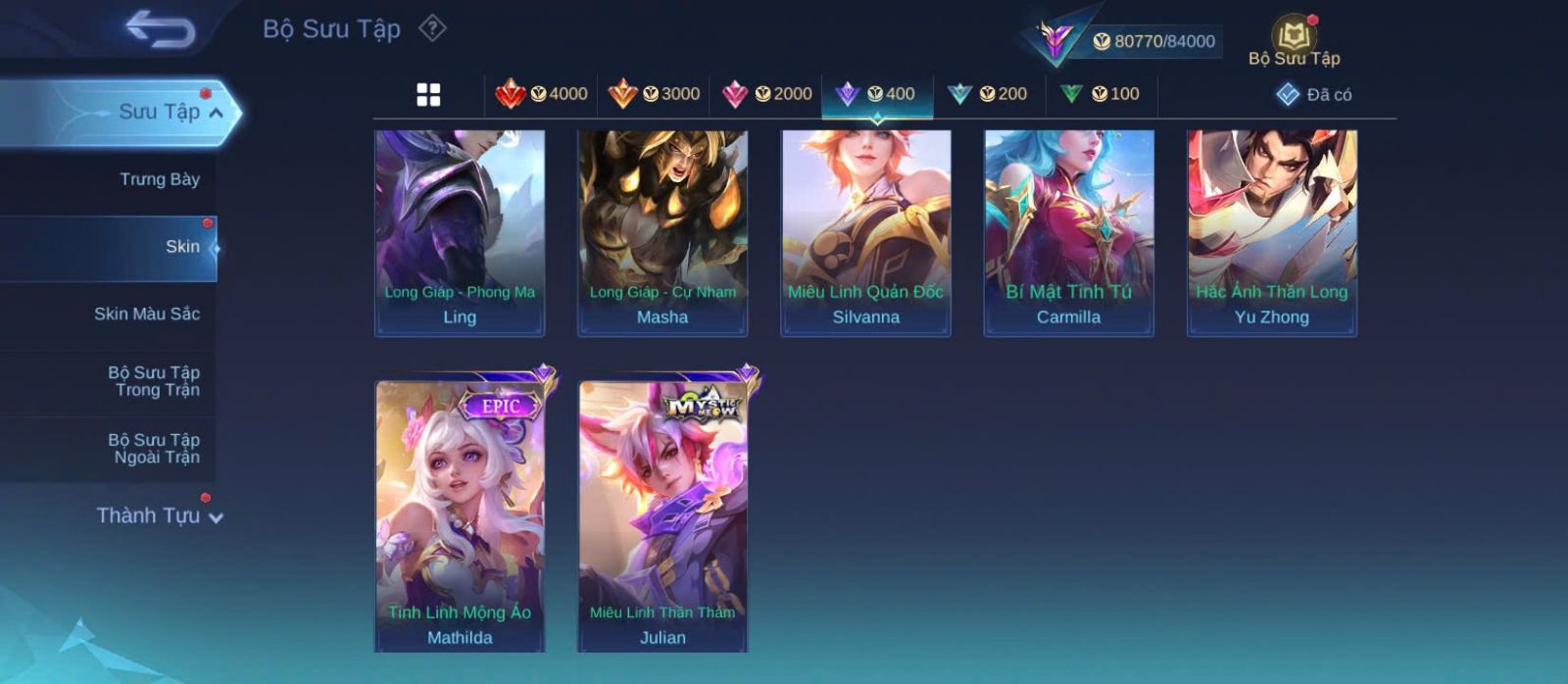Switch to the 200 points tier tab
Viewport: 1568px width, 684px height.
988,94
